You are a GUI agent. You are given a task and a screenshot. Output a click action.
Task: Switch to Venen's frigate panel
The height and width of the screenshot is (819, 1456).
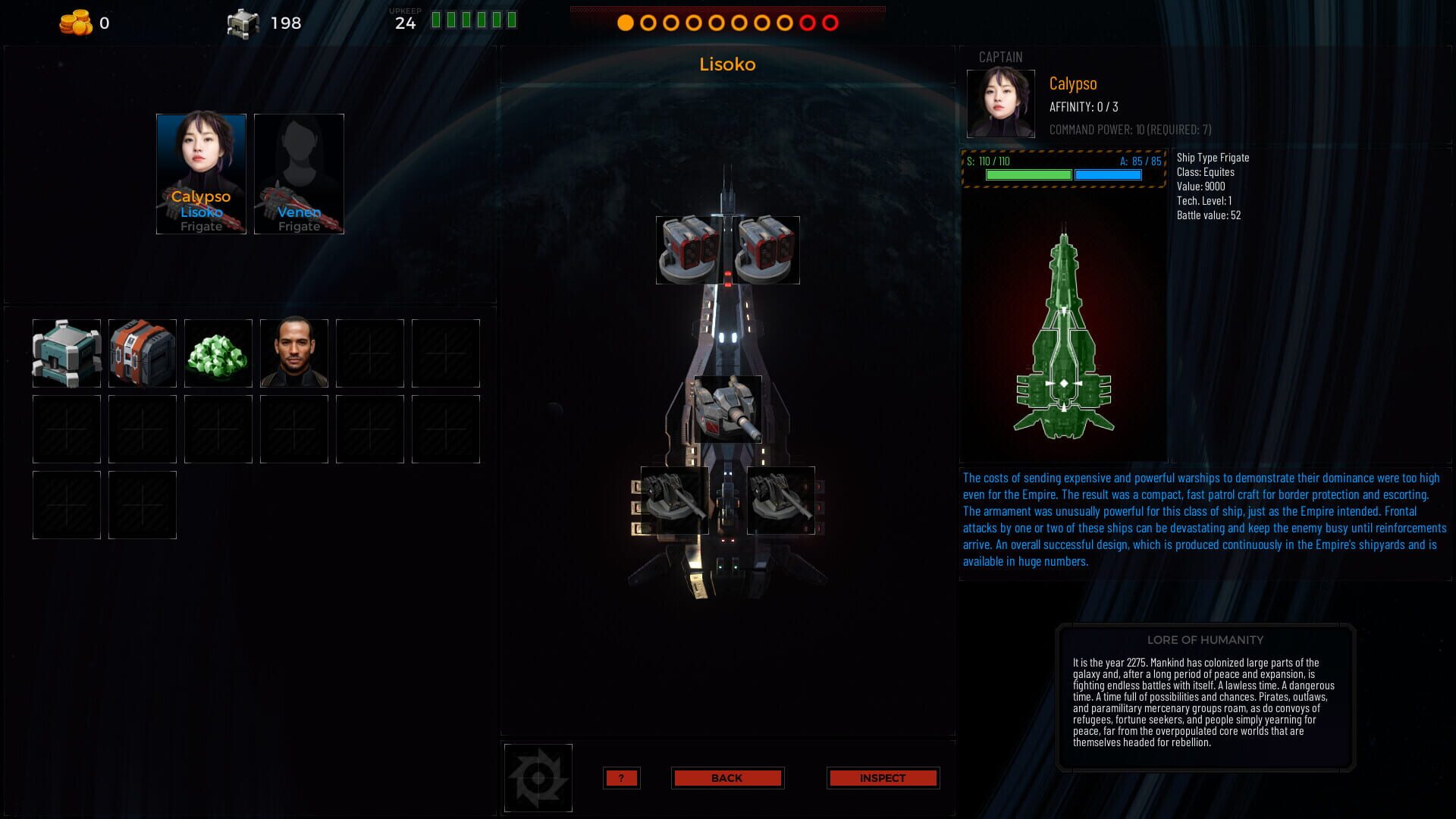click(x=298, y=173)
